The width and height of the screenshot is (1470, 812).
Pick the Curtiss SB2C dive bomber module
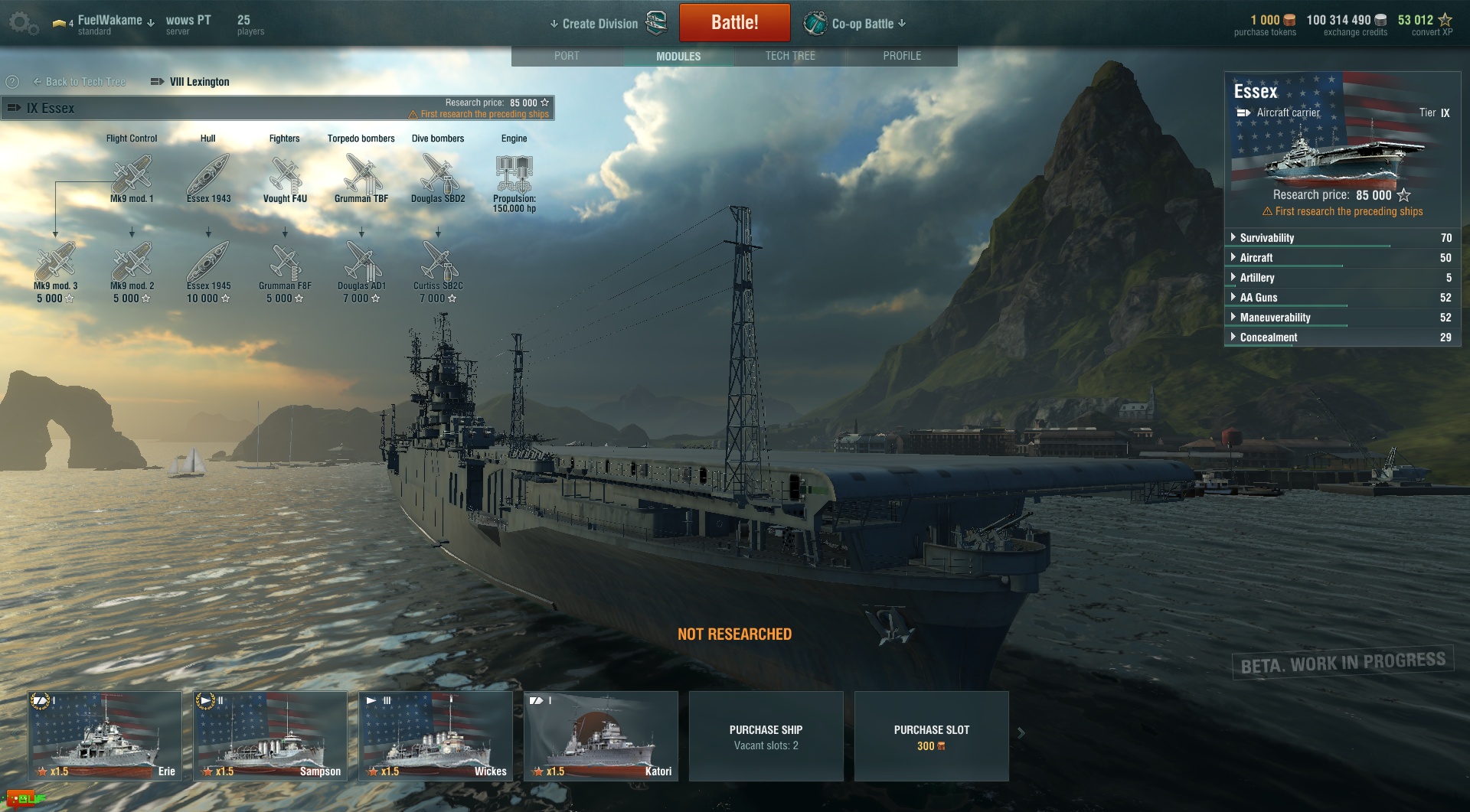pyautogui.click(x=438, y=263)
